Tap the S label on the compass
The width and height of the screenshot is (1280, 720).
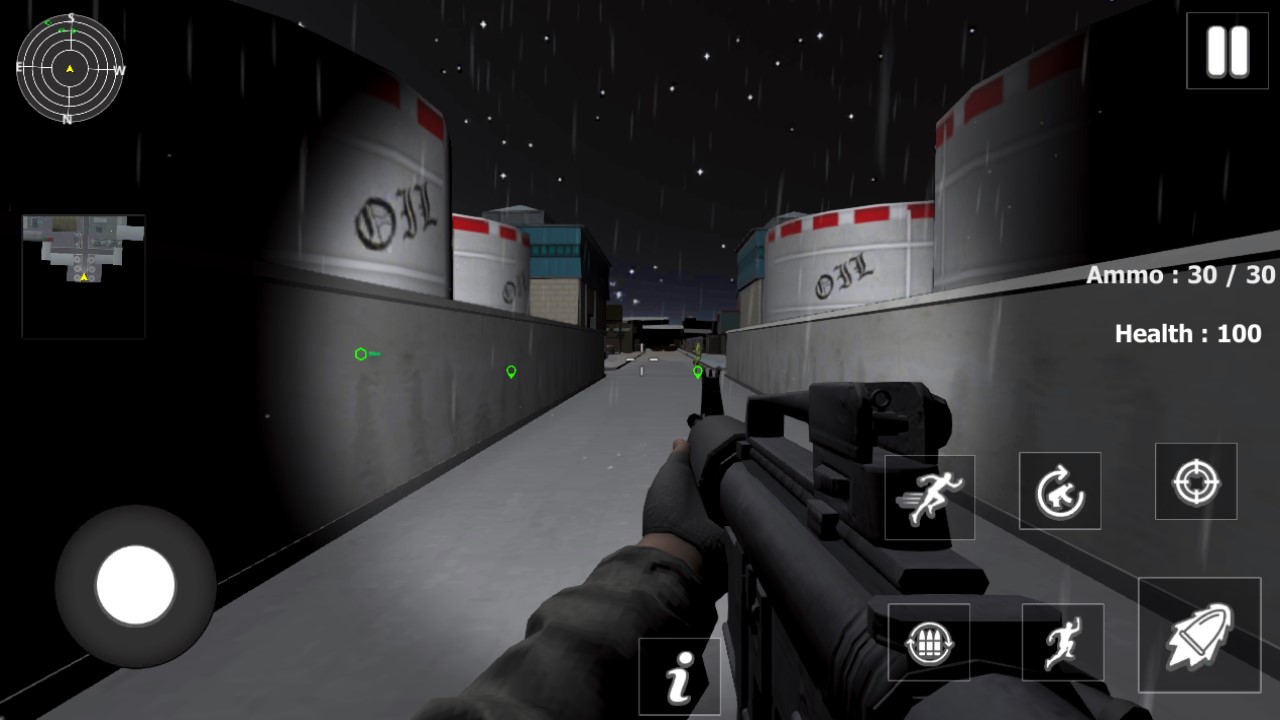pyautogui.click(x=69, y=17)
